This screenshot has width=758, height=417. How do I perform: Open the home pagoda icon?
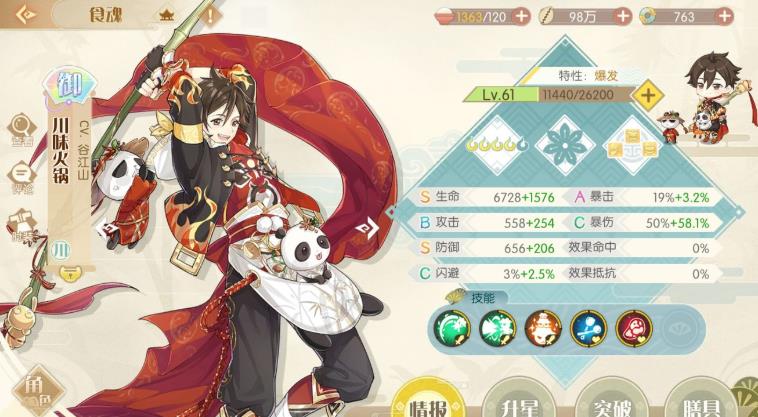[166, 16]
